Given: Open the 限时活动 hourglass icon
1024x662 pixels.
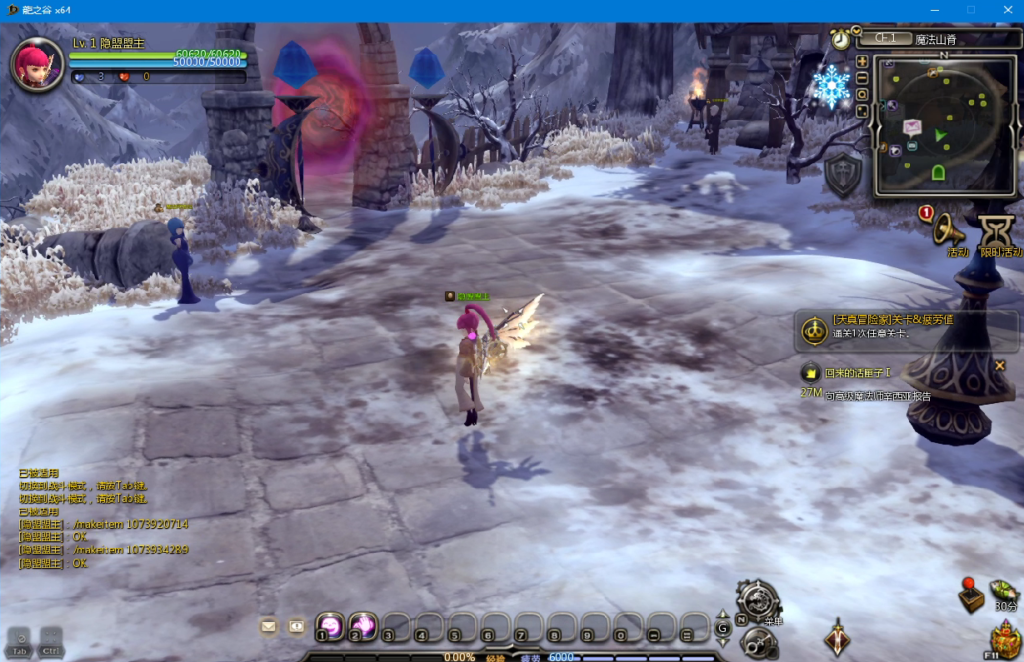Looking at the screenshot, I should [997, 232].
